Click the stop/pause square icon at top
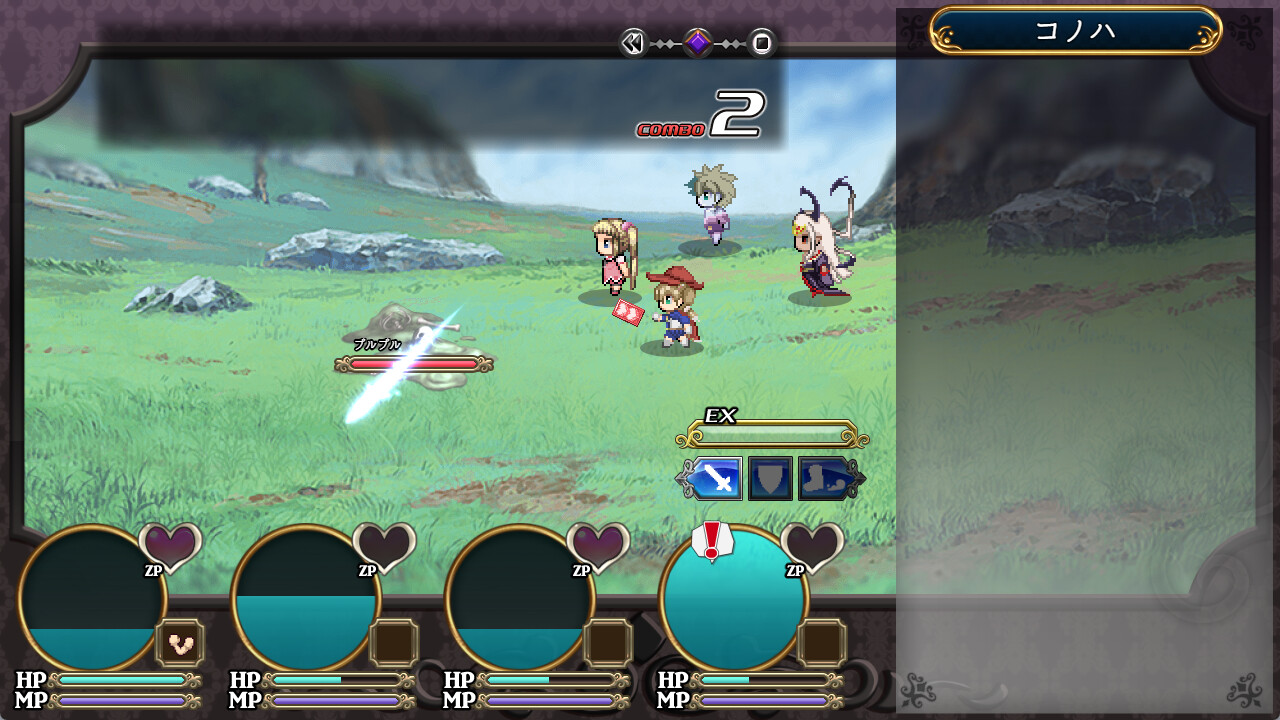The height and width of the screenshot is (720, 1280). [761, 42]
